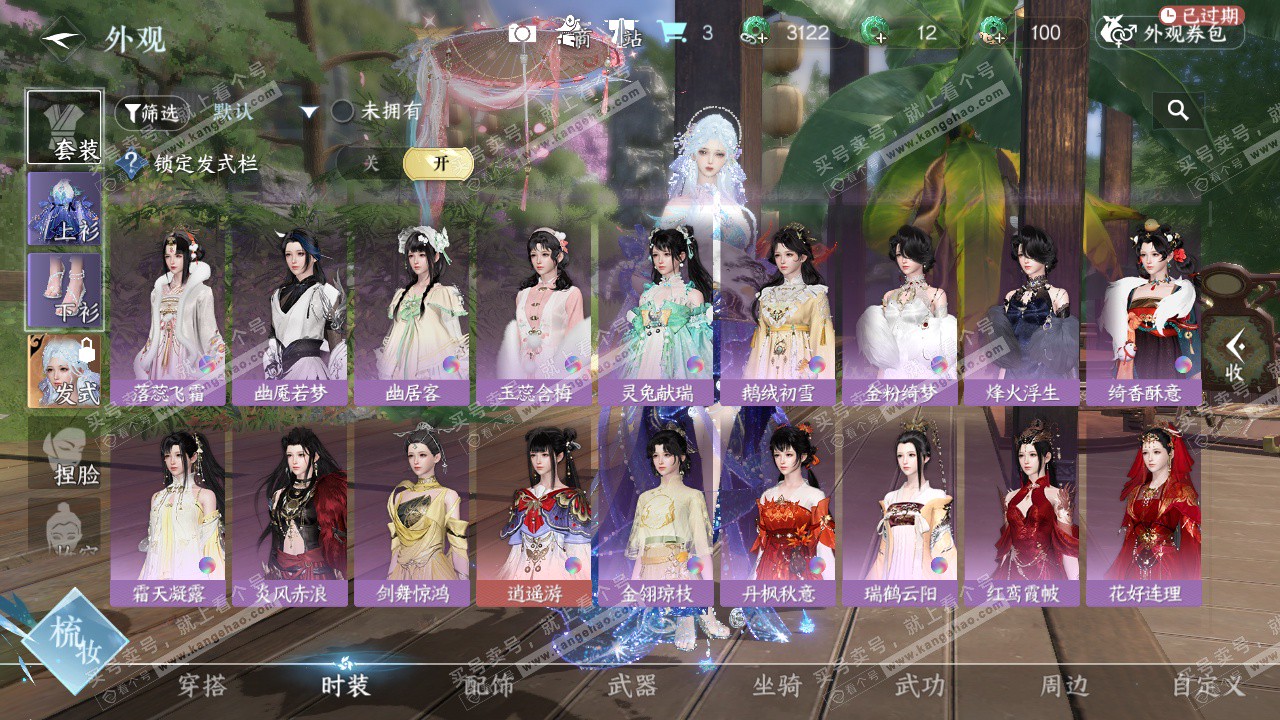Switch to the 穿搭 bottom tab

[203, 686]
